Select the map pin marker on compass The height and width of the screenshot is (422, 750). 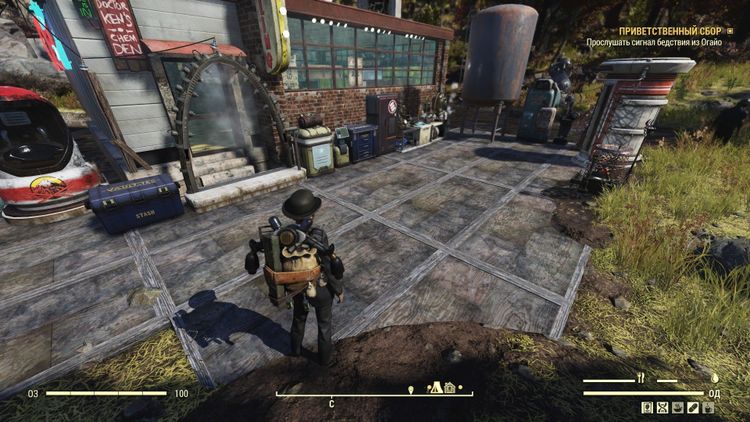[411, 388]
